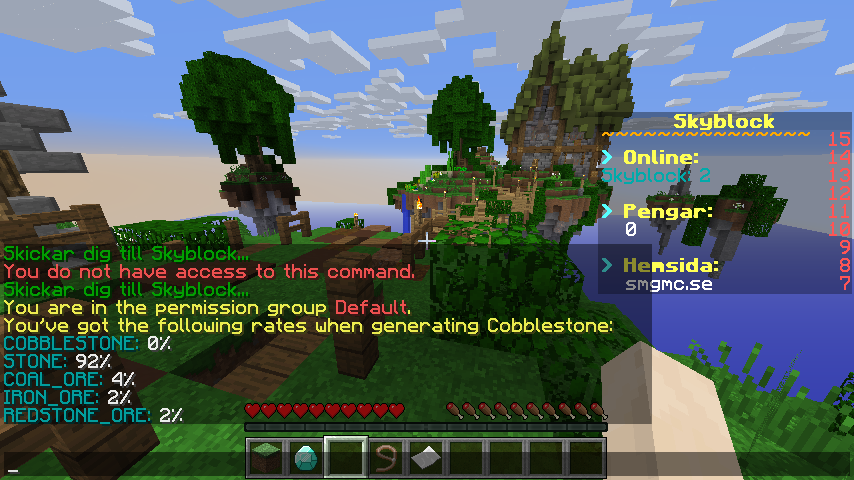The image size is (854, 480).
Task: Choose the lead item in hotbar
Action: (385, 458)
